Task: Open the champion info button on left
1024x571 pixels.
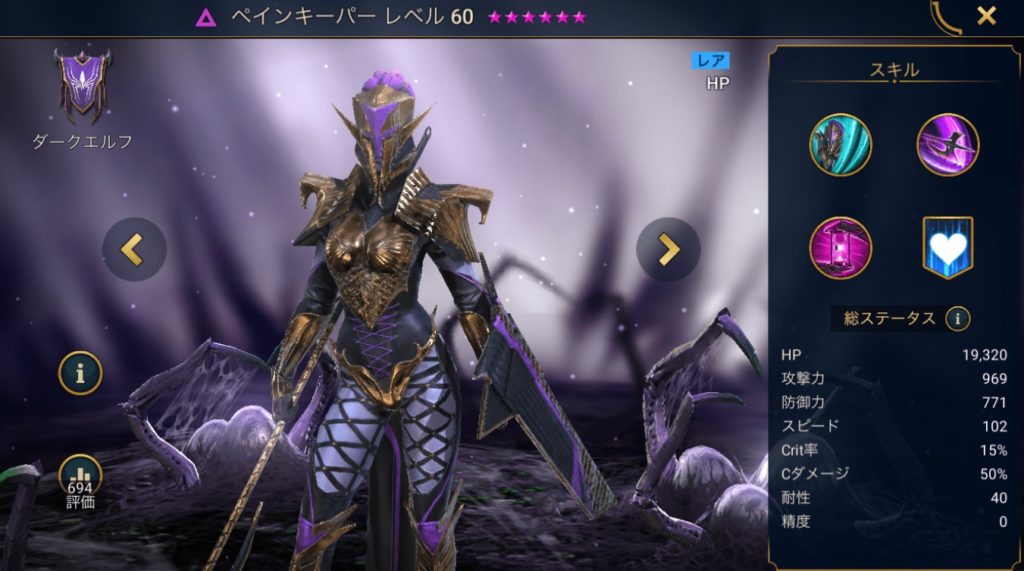Action: [x=80, y=372]
